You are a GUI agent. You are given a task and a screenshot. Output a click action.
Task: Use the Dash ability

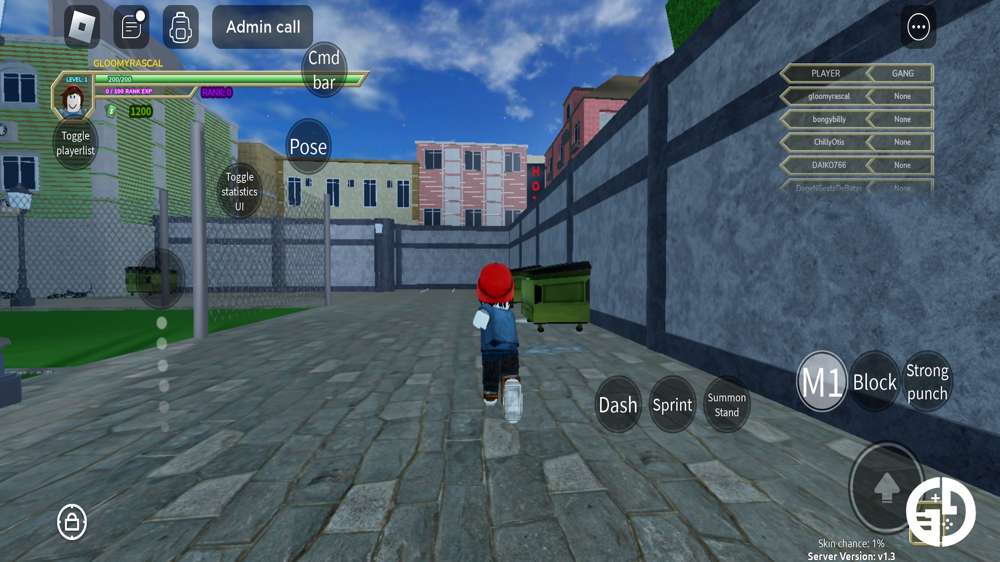tap(617, 404)
